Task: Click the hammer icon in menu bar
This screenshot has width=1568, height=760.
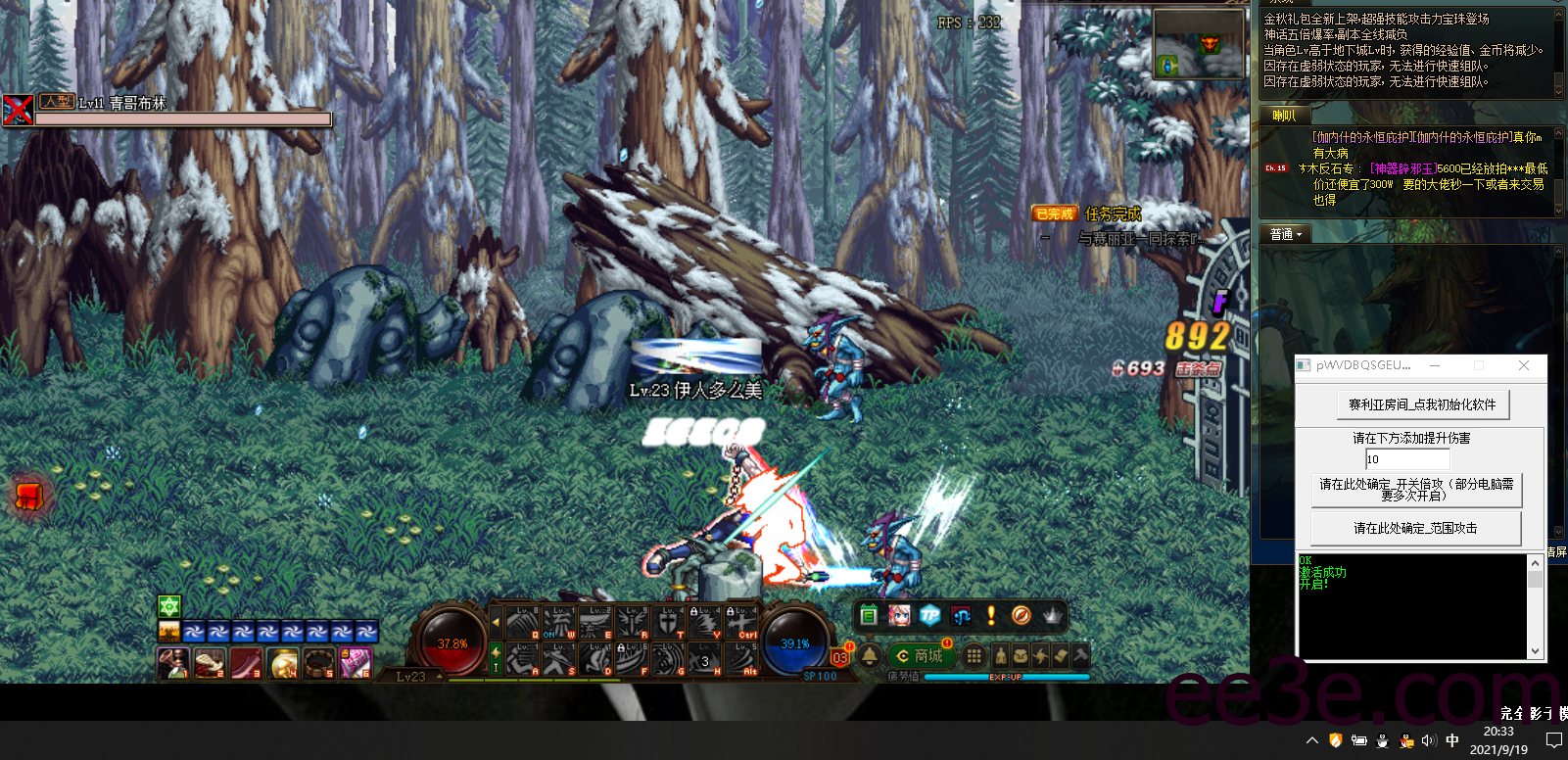Action: point(1079,655)
